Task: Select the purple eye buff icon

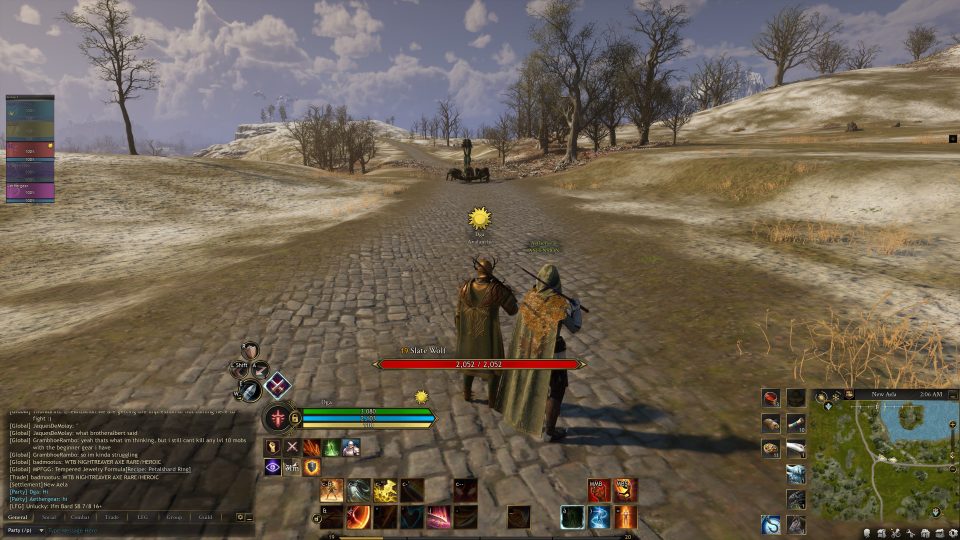Action: pos(272,467)
